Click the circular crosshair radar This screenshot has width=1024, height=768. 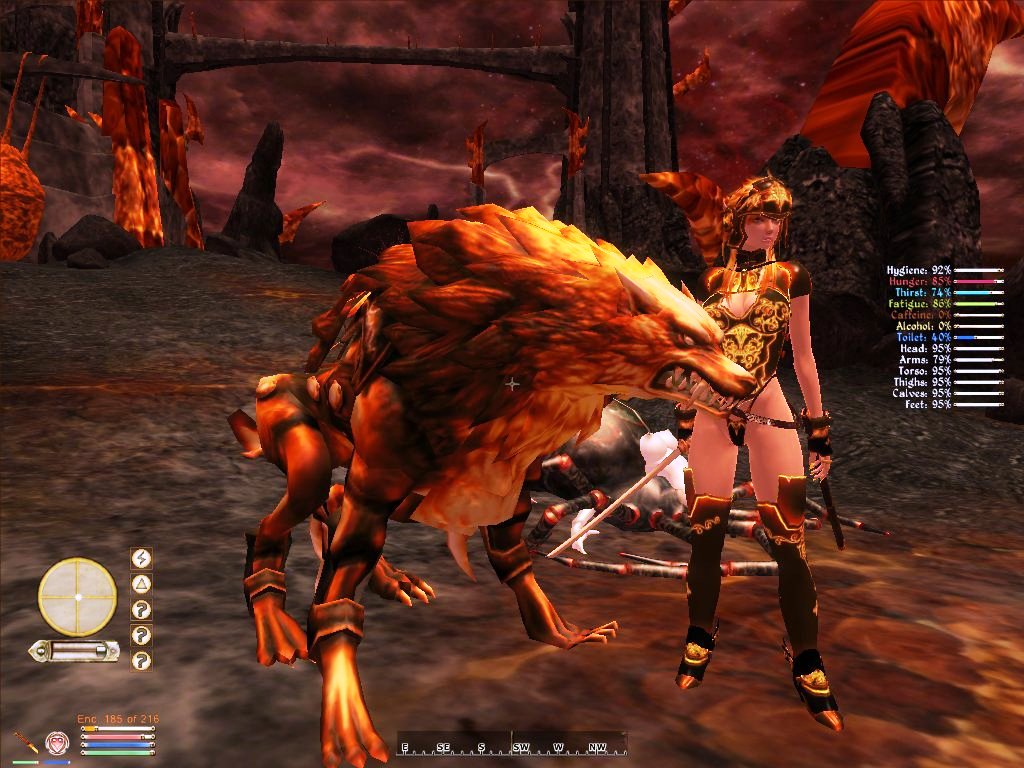tap(77, 597)
